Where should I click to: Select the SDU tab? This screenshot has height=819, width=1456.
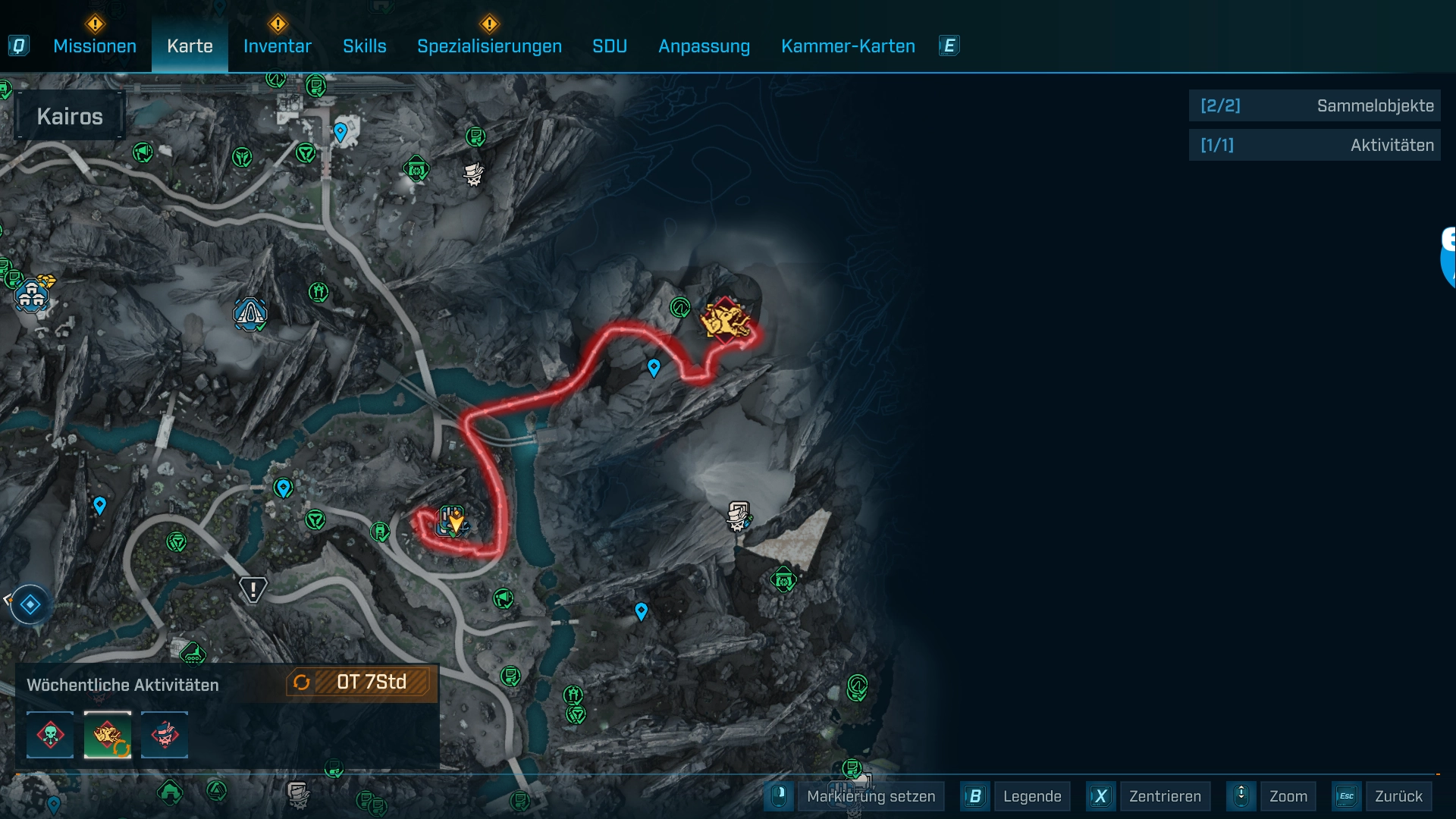coord(609,46)
